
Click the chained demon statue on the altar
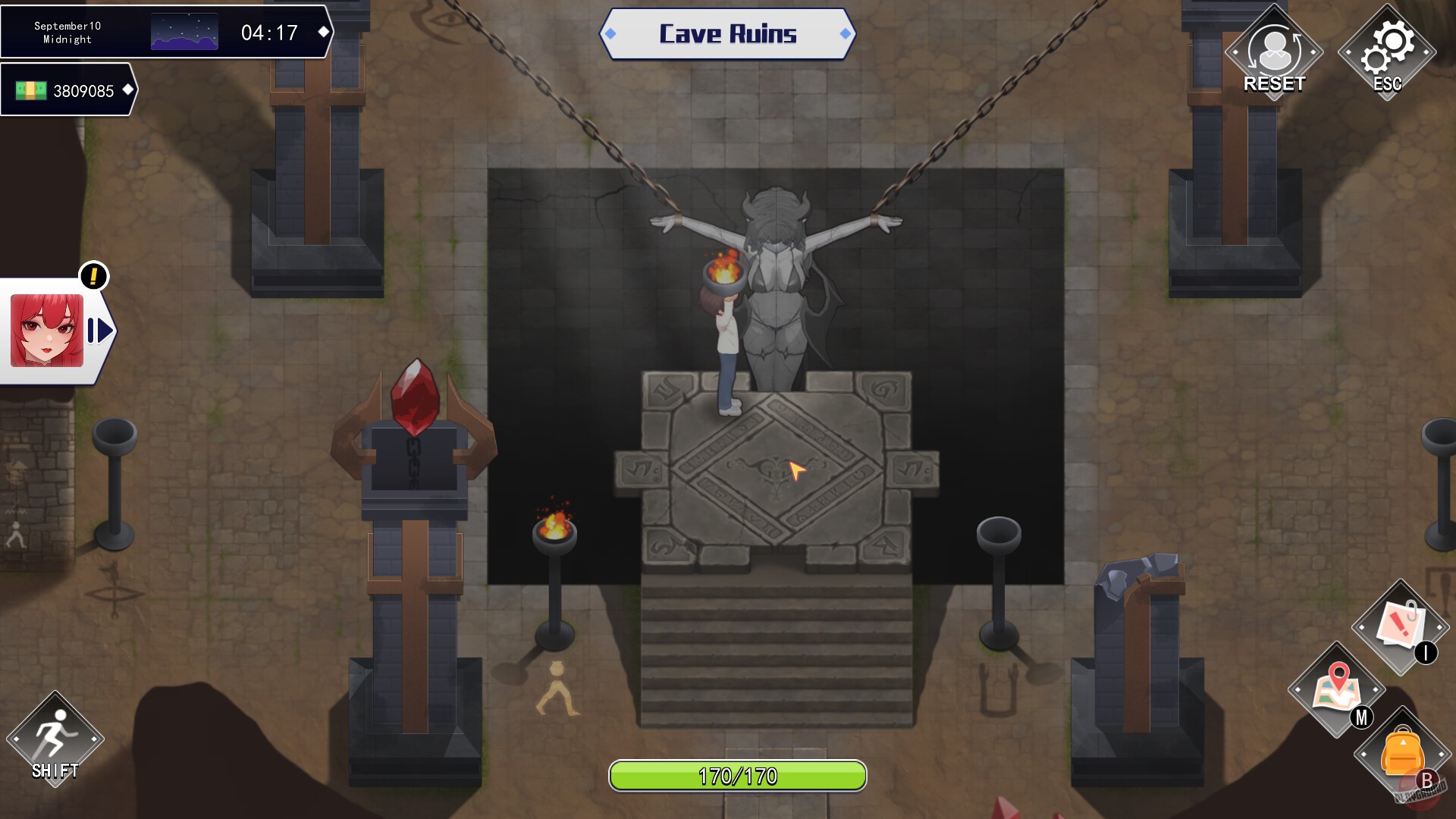[x=773, y=288]
